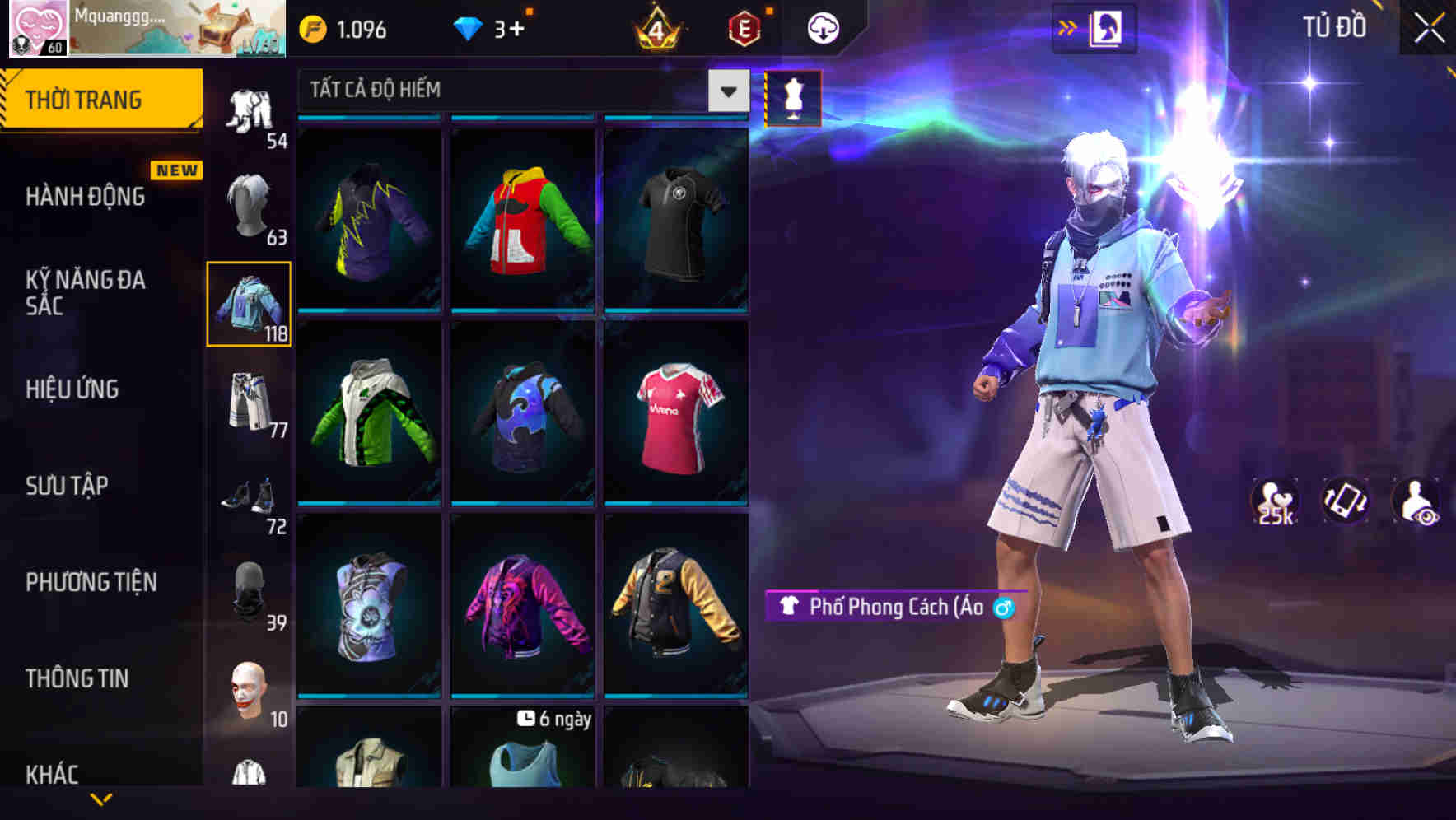Image resolution: width=1456 pixels, height=820 pixels.
Task: Toggle the male gender symbol on outfit label
Action: coord(1003,608)
